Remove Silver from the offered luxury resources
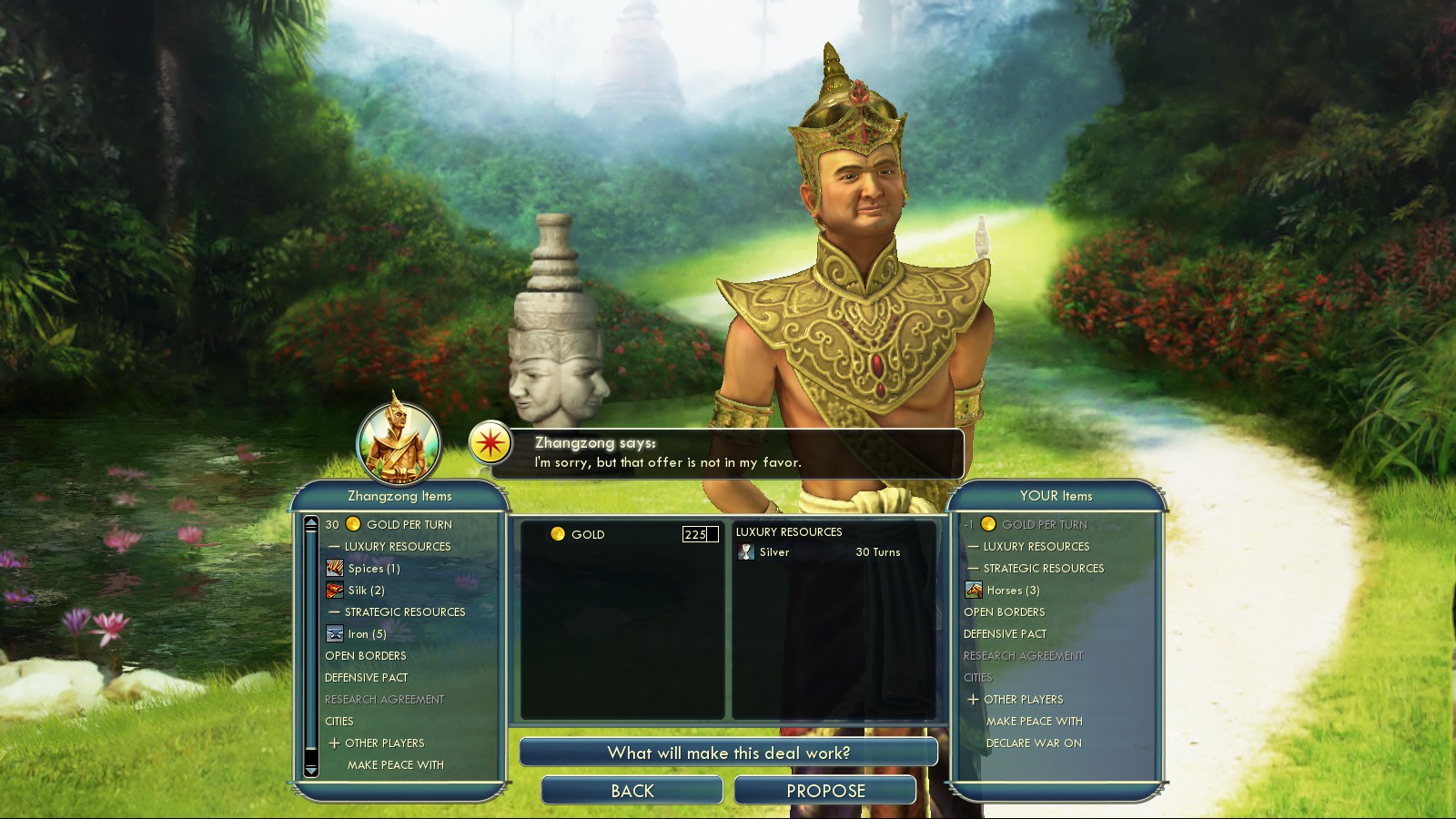1456x819 pixels. (774, 552)
